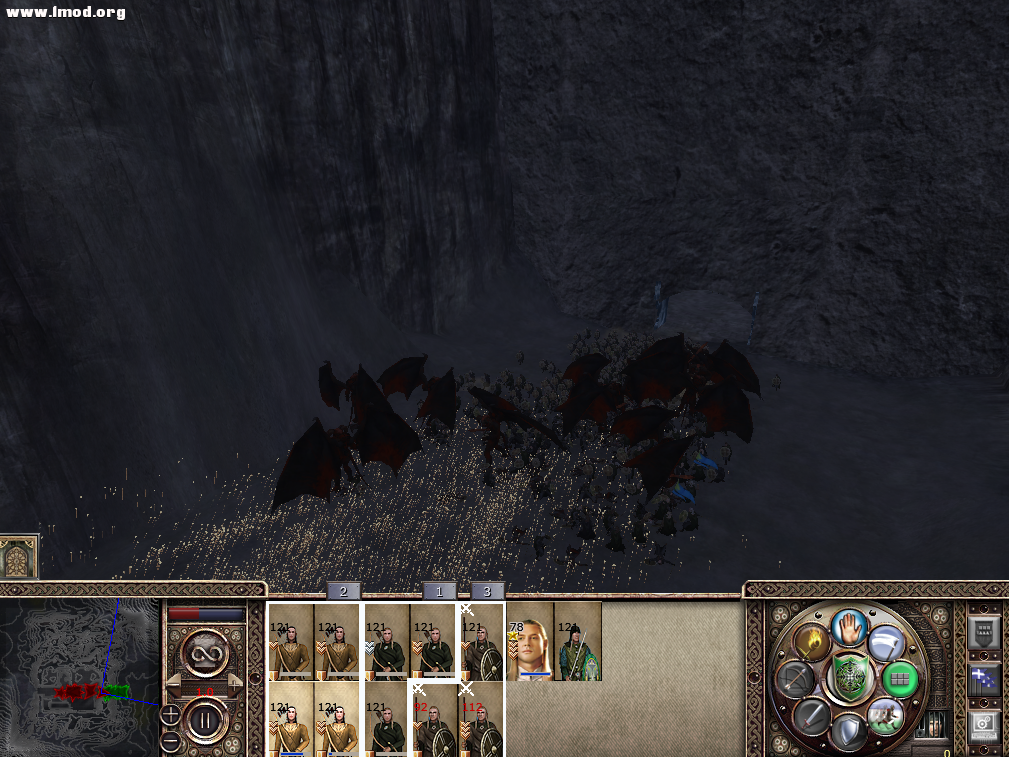Zoom out the minimap with the minus button

point(170,741)
